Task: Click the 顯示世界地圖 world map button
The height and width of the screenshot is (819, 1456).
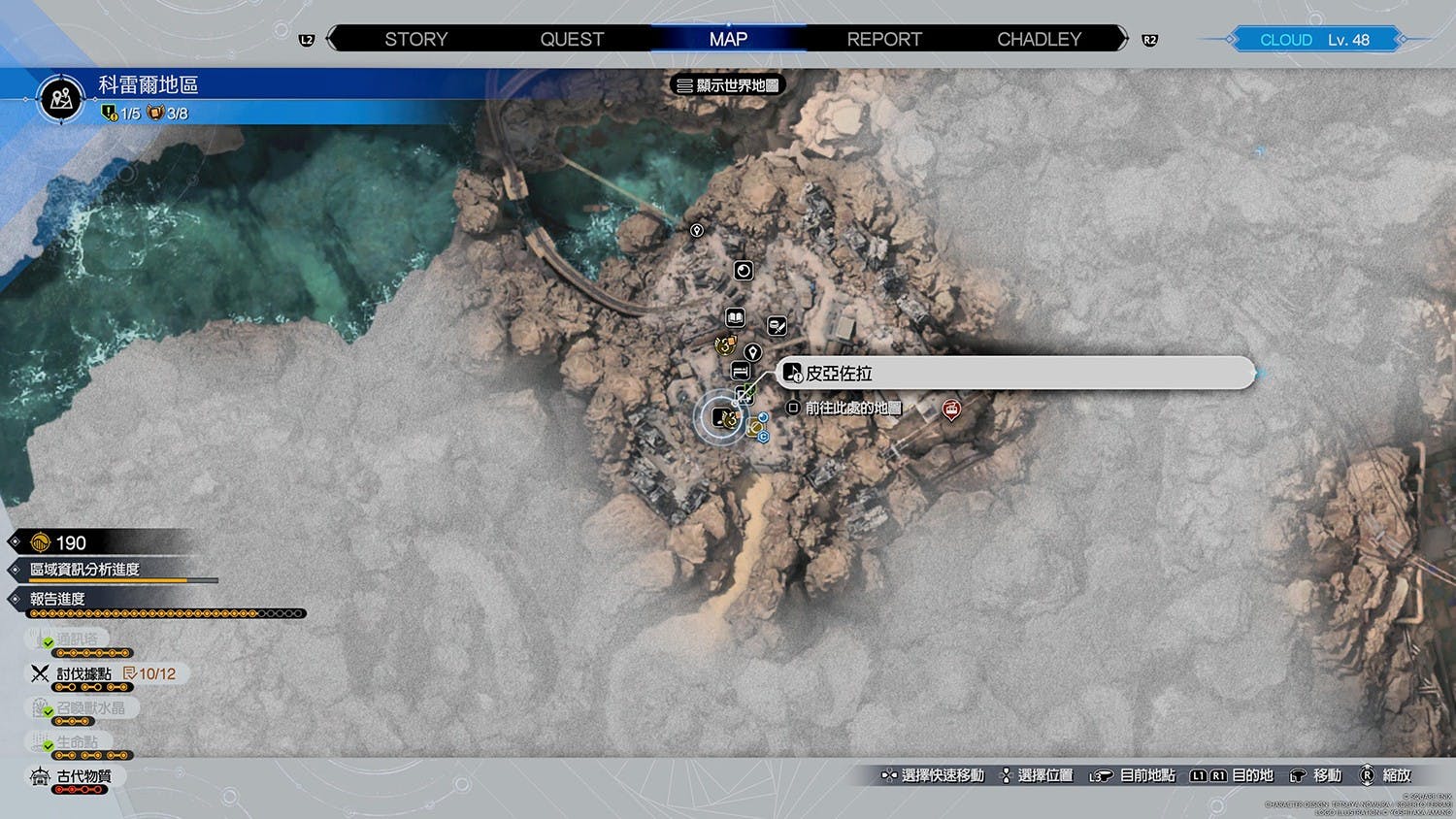Action: pos(728,85)
